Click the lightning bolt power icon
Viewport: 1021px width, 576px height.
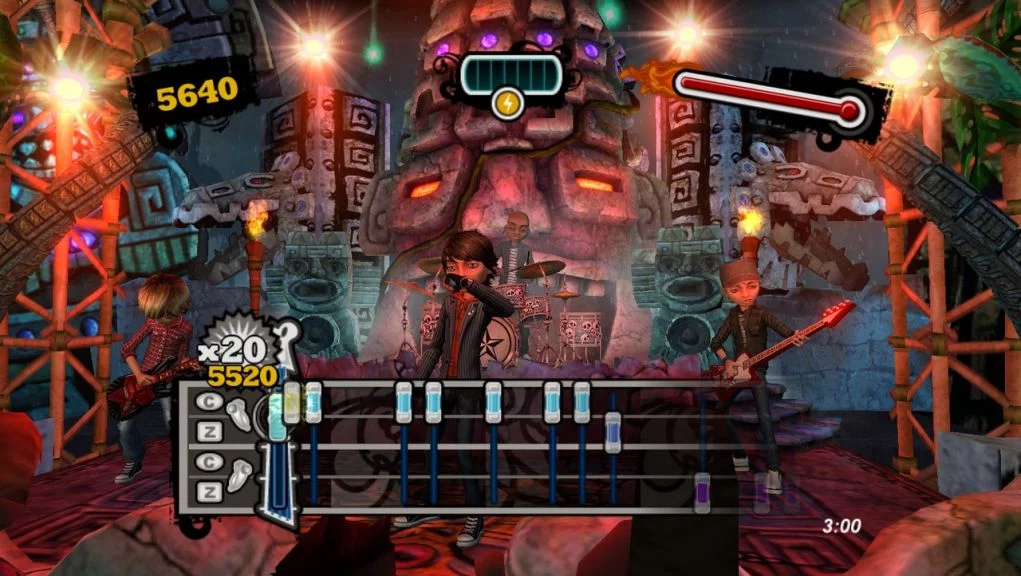click(x=508, y=103)
